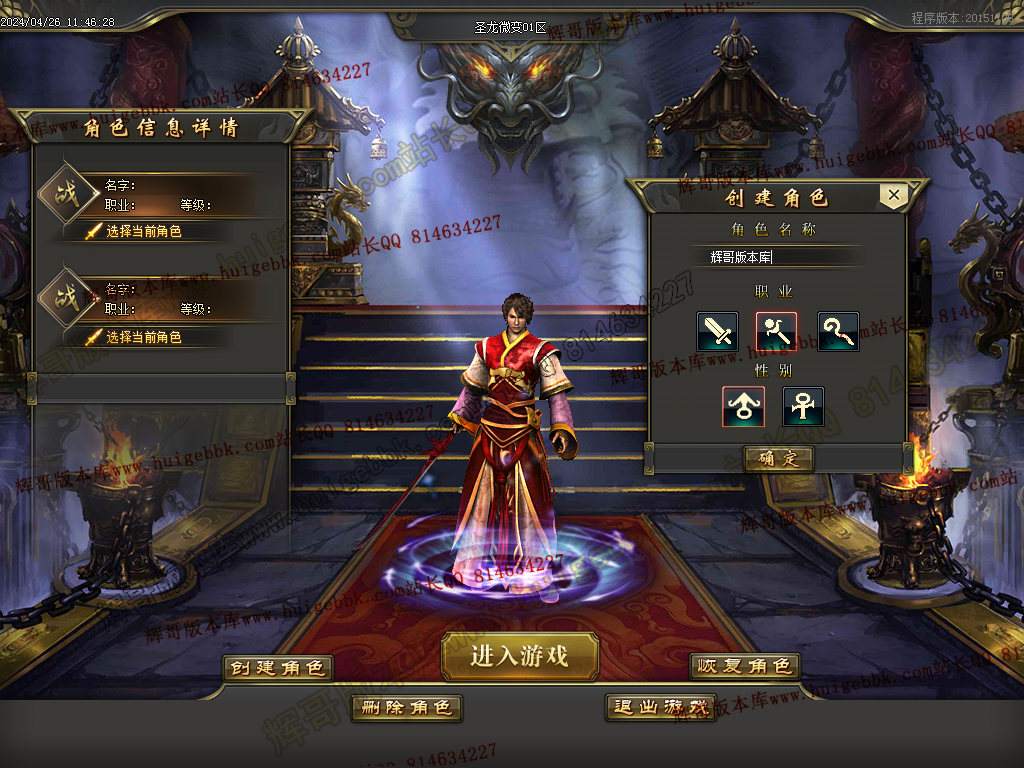Screen dimensions: 1024x768
Task: Select the 恢复角色 restore character button
Action: tap(745, 666)
